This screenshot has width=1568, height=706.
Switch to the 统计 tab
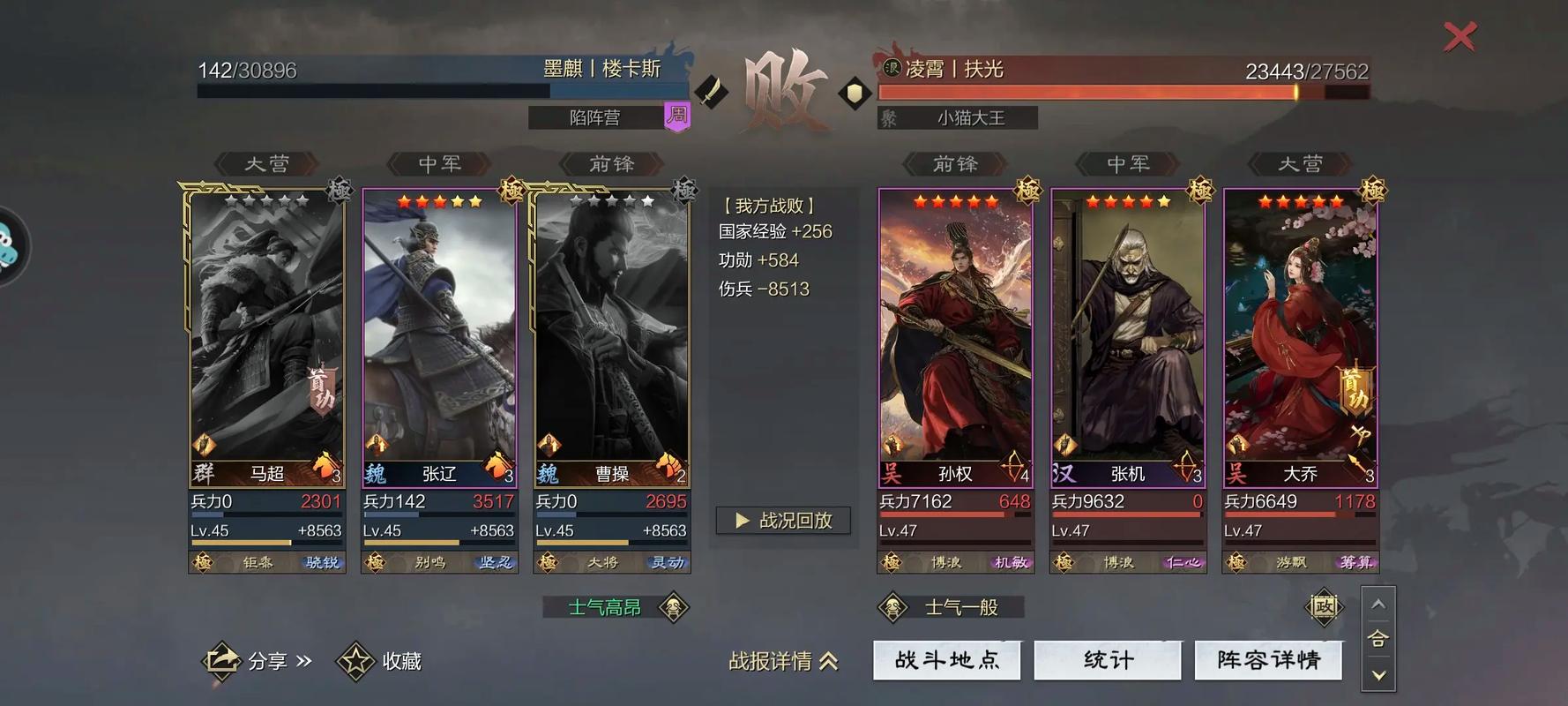click(1108, 660)
